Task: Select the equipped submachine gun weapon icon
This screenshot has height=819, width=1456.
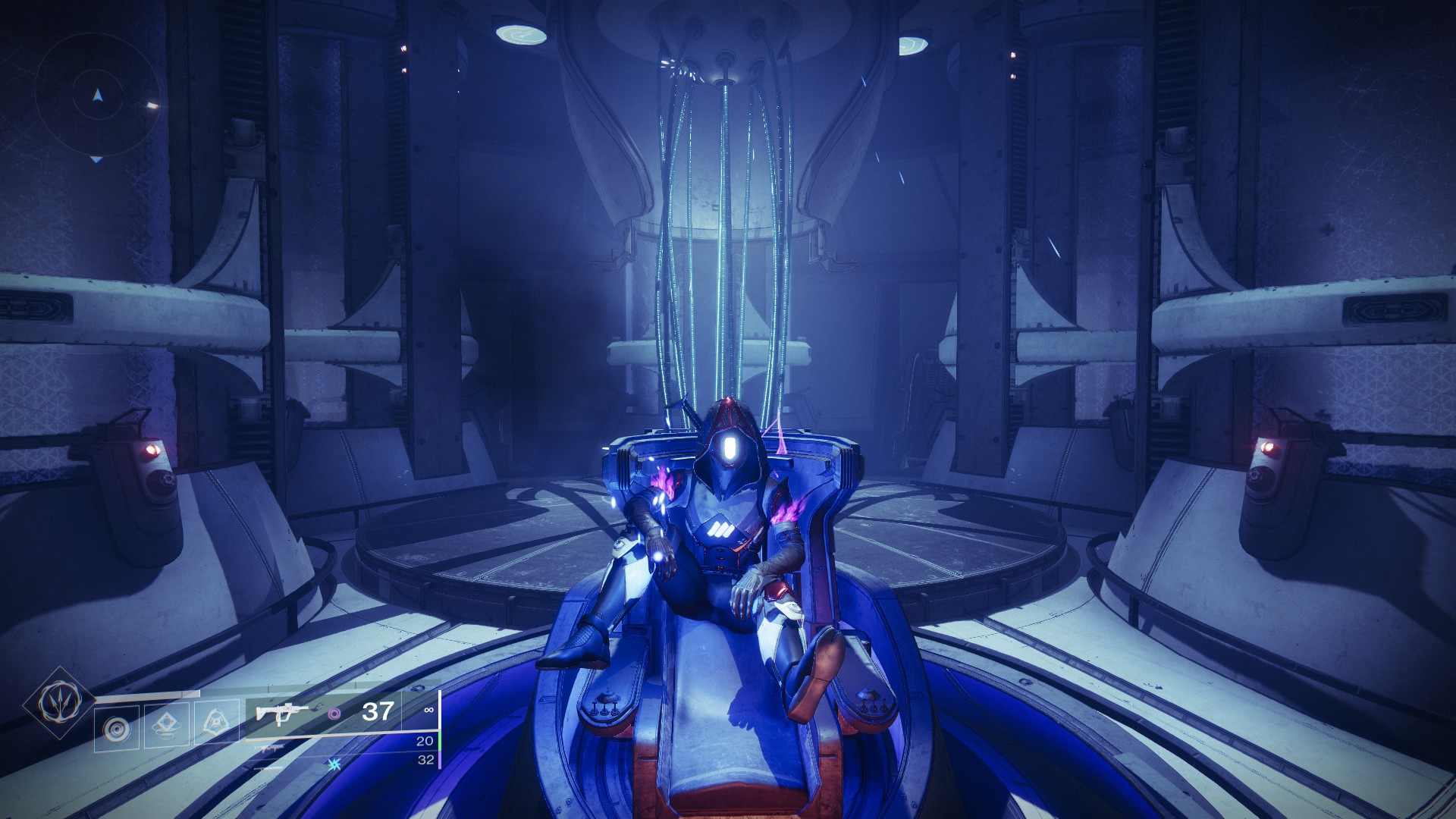Action: [282, 713]
